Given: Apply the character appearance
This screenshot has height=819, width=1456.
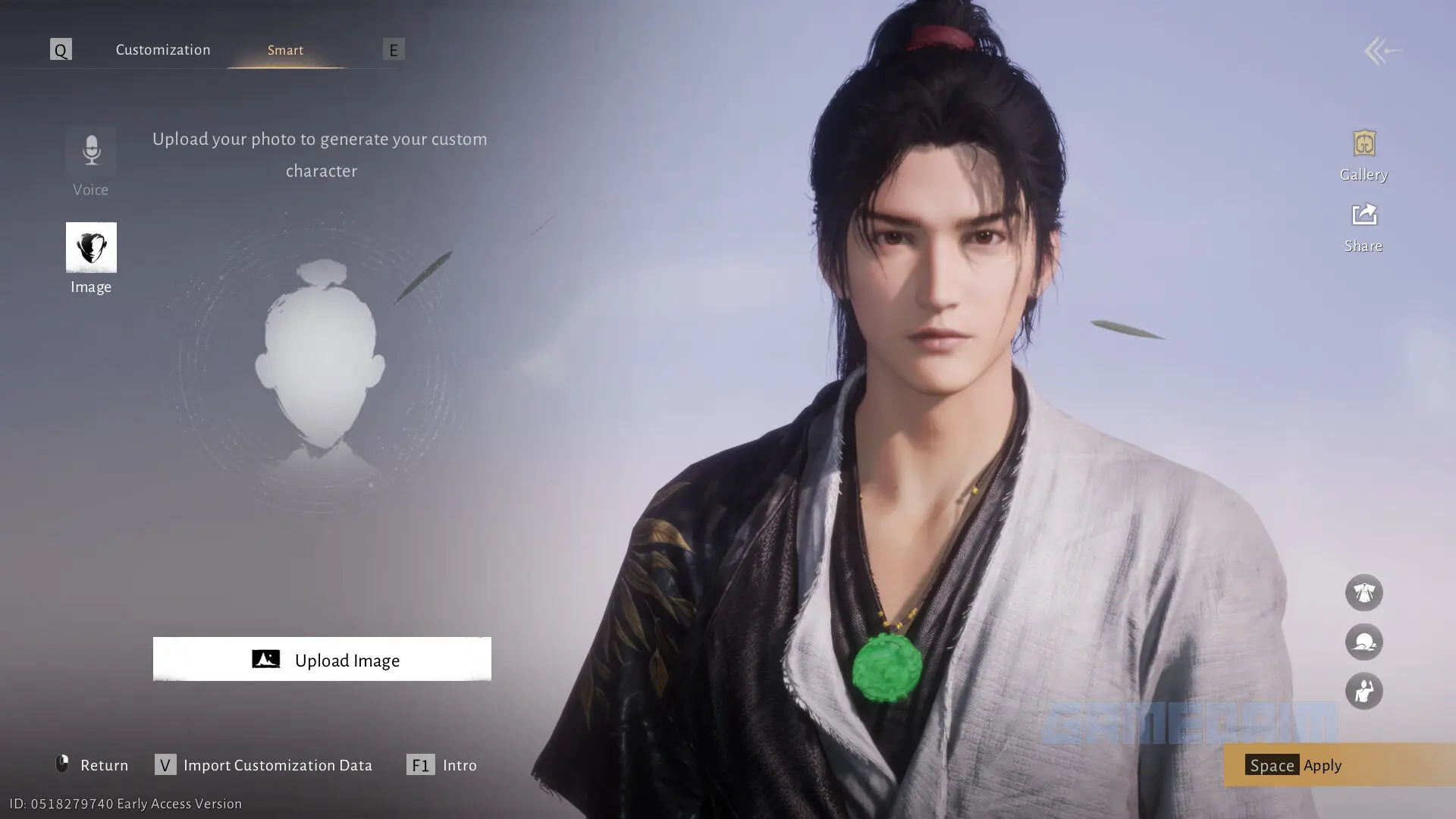Looking at the screenshot, I should [1323, 765].
